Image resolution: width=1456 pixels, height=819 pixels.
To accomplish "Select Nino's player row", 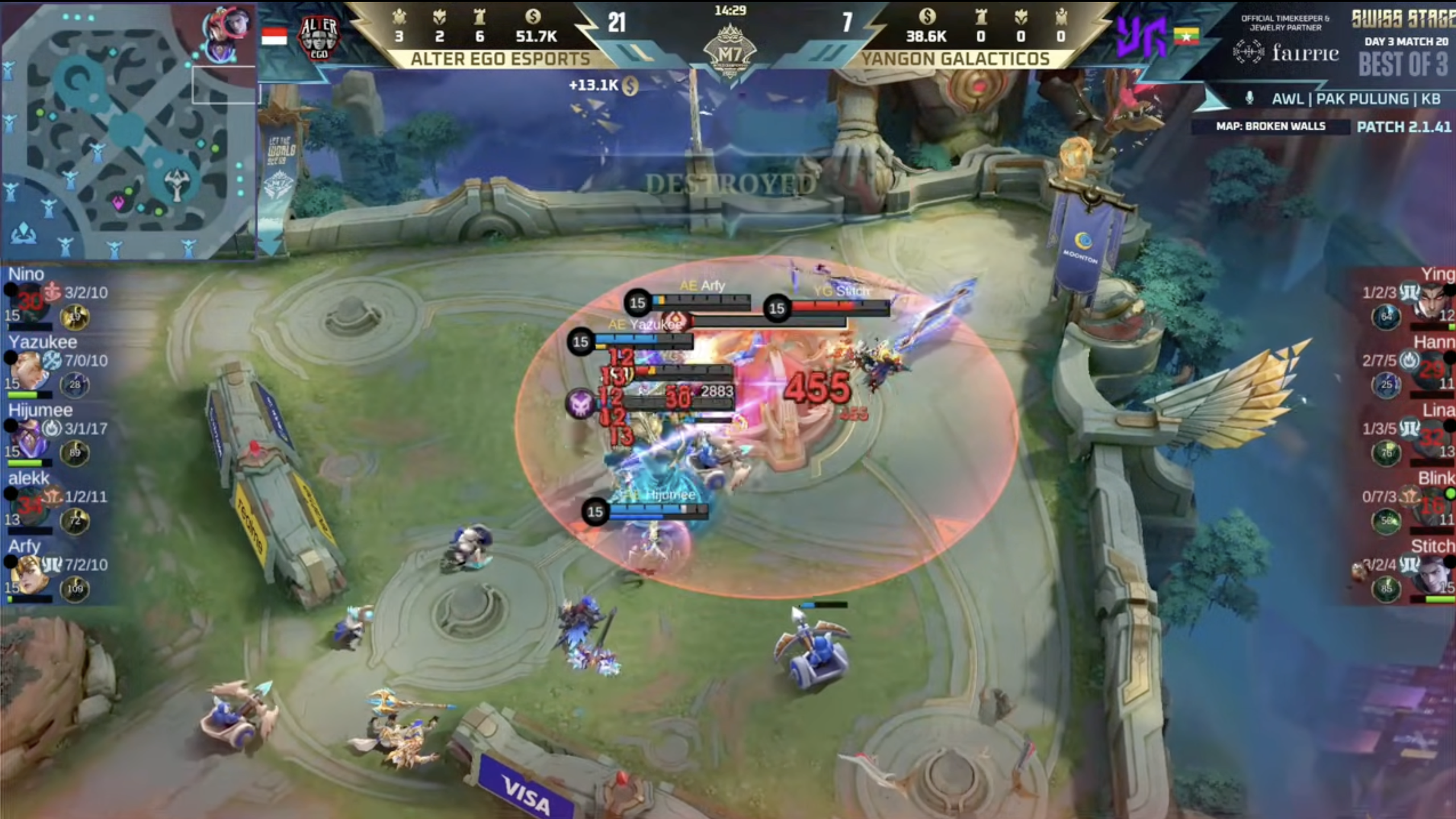I will [57, 299].
